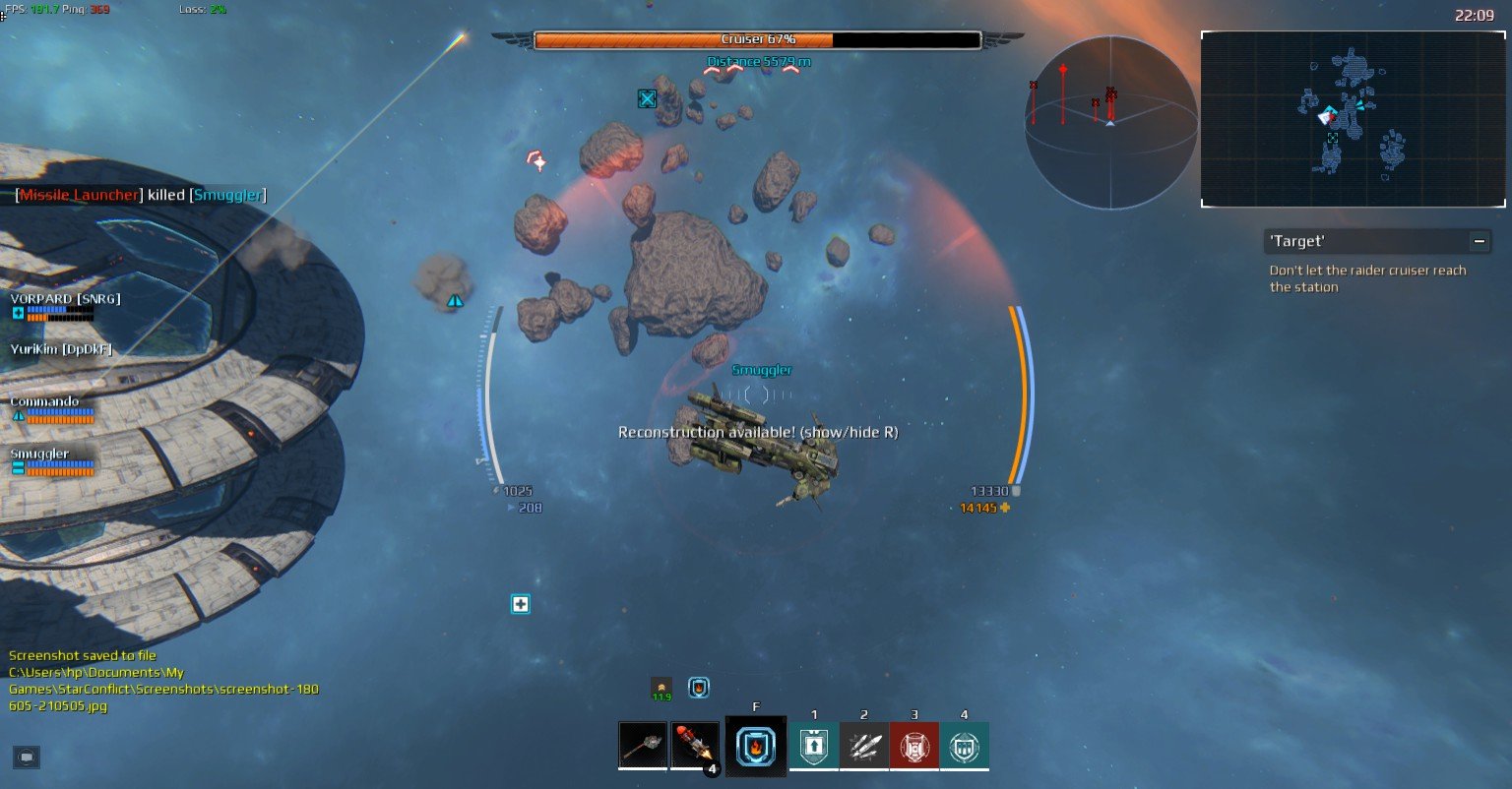Activate the flame shield special module
The height and width of the screenshot is (789, 1512).
click(755, 746)
